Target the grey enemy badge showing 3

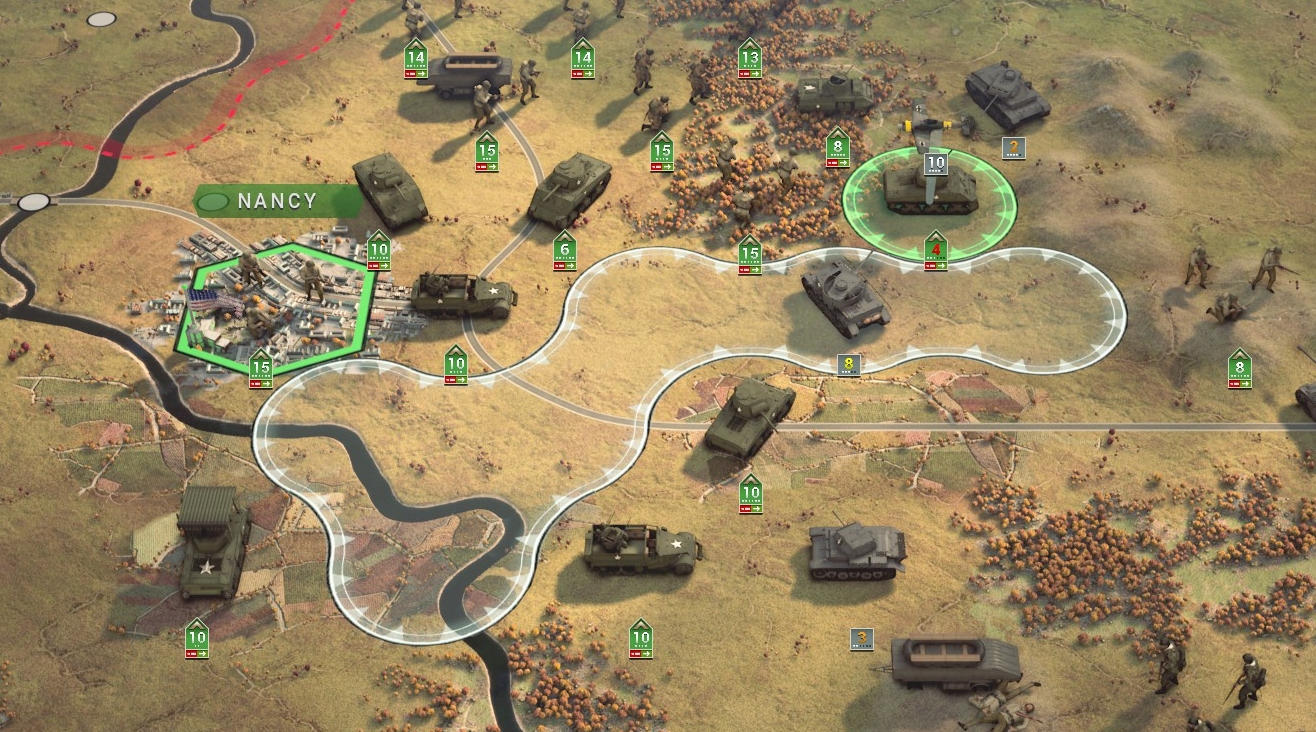coord(861,638)
